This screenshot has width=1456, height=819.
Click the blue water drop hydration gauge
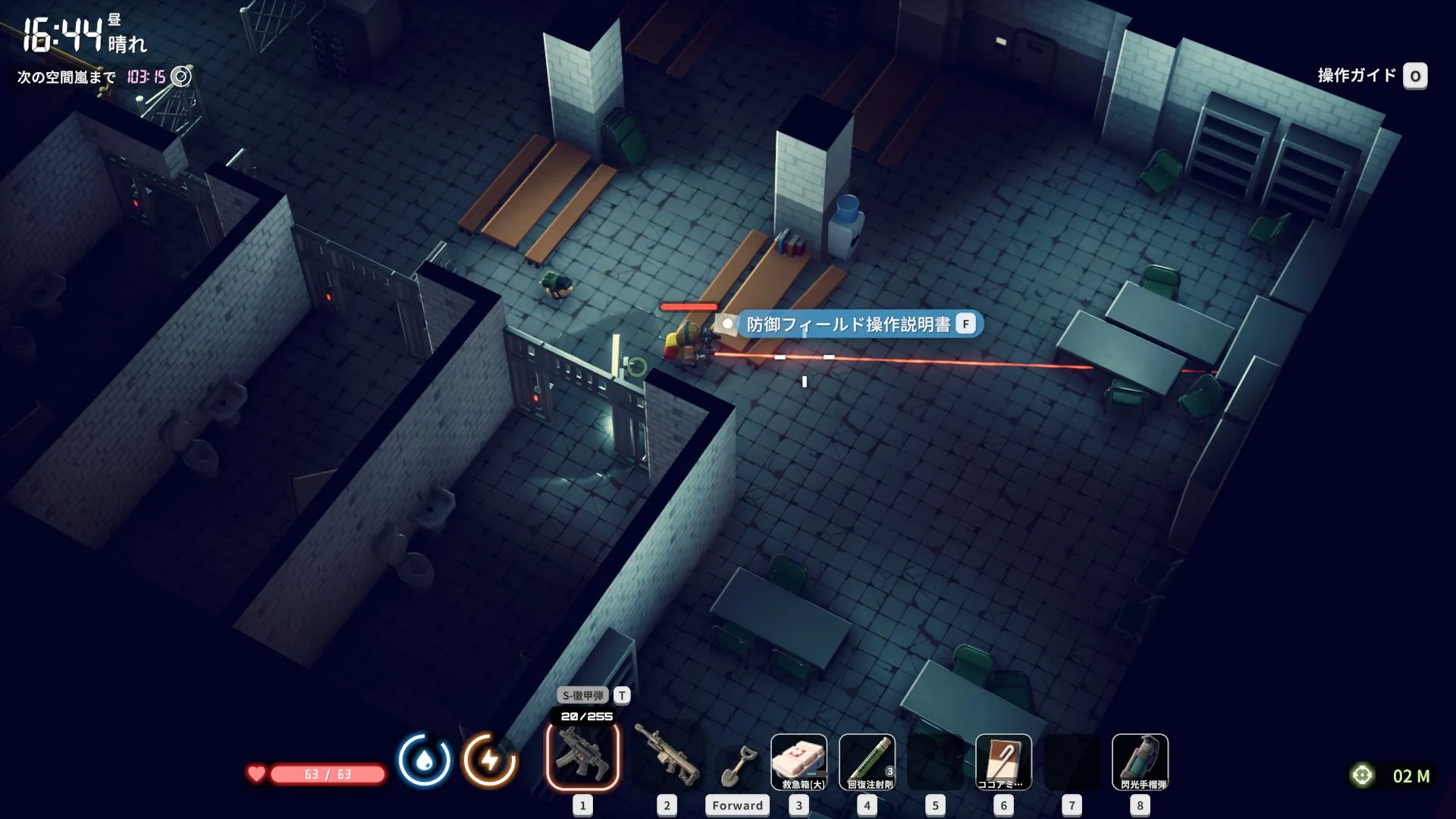click(424, 760)
